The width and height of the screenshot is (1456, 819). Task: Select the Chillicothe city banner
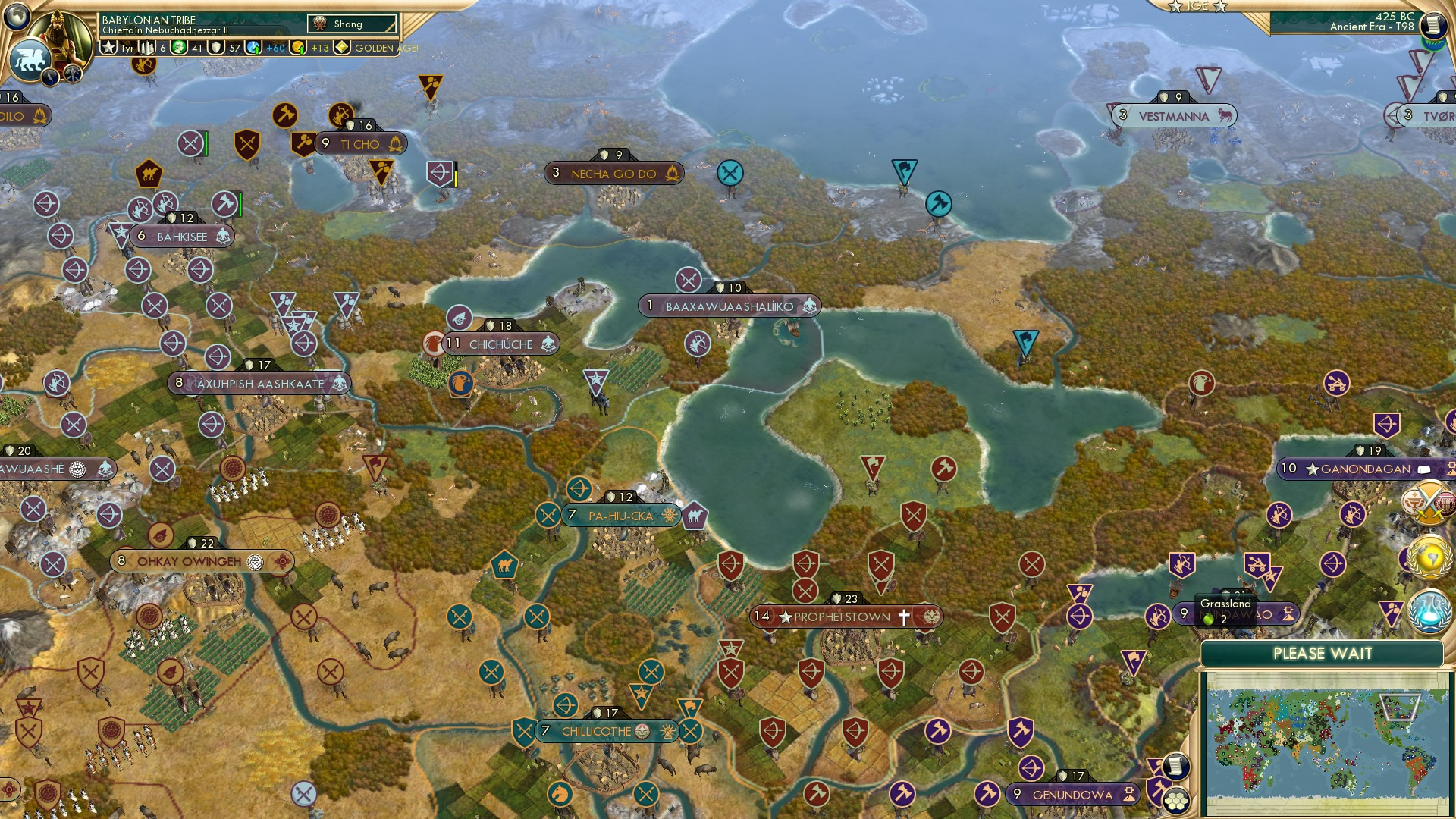pos(595,731)
